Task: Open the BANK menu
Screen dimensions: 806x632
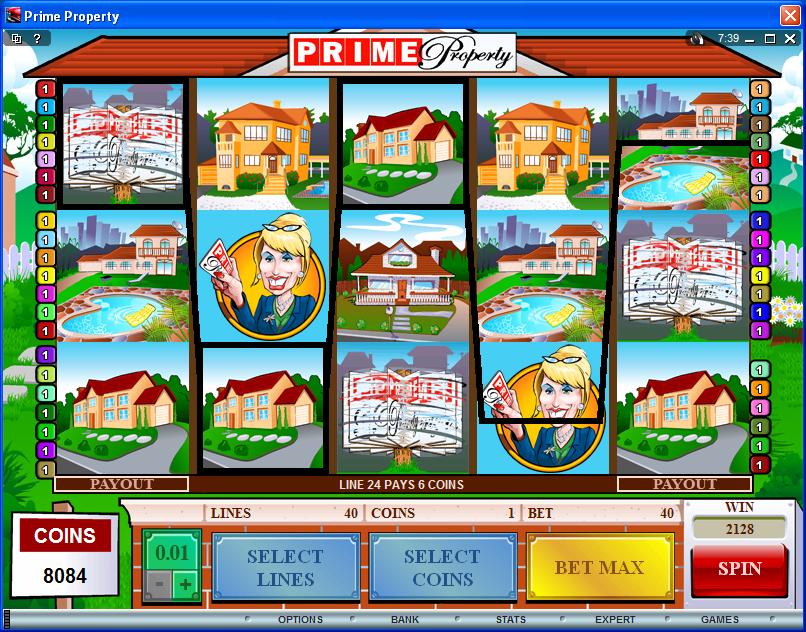Action: click(405, 620)
